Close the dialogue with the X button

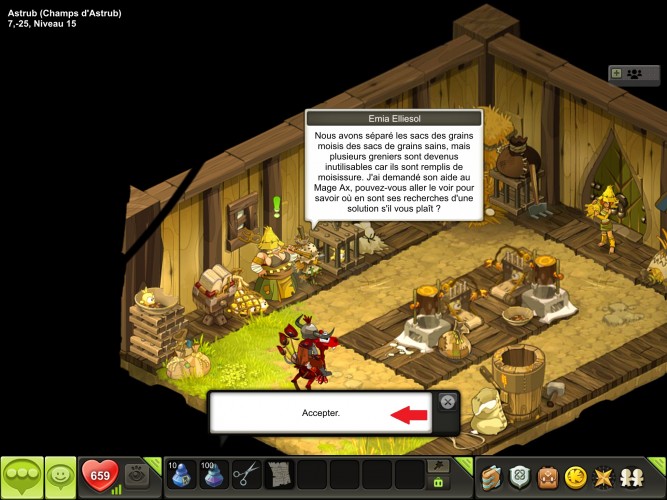[x=447, y=402]
